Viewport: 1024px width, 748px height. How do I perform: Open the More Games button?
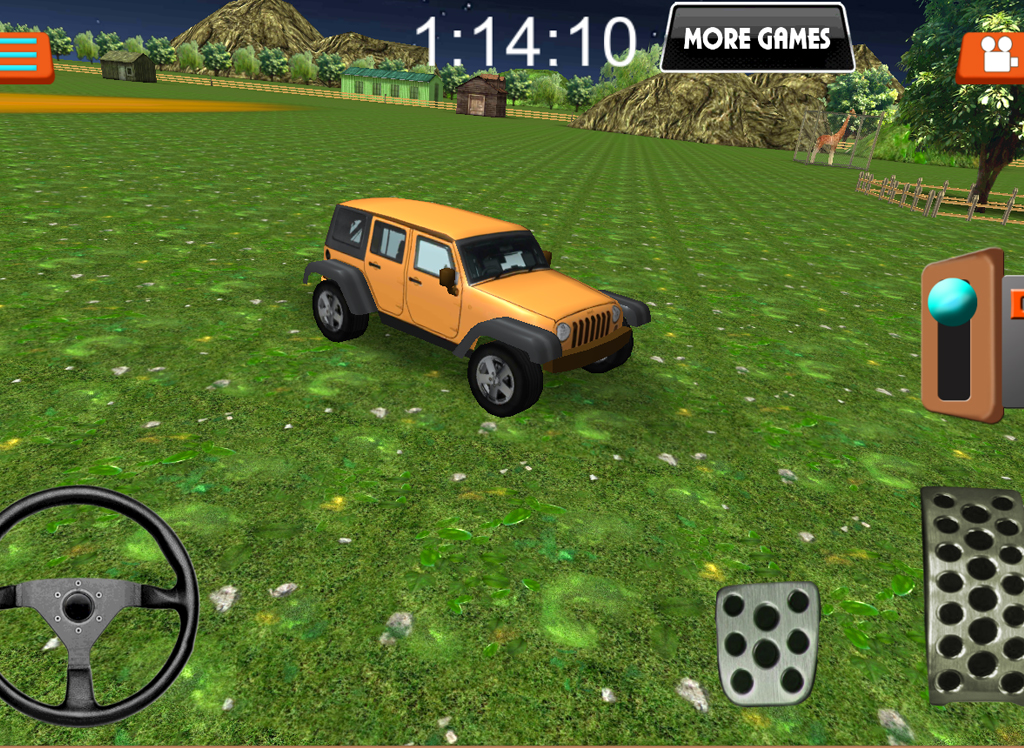[757, 39]
